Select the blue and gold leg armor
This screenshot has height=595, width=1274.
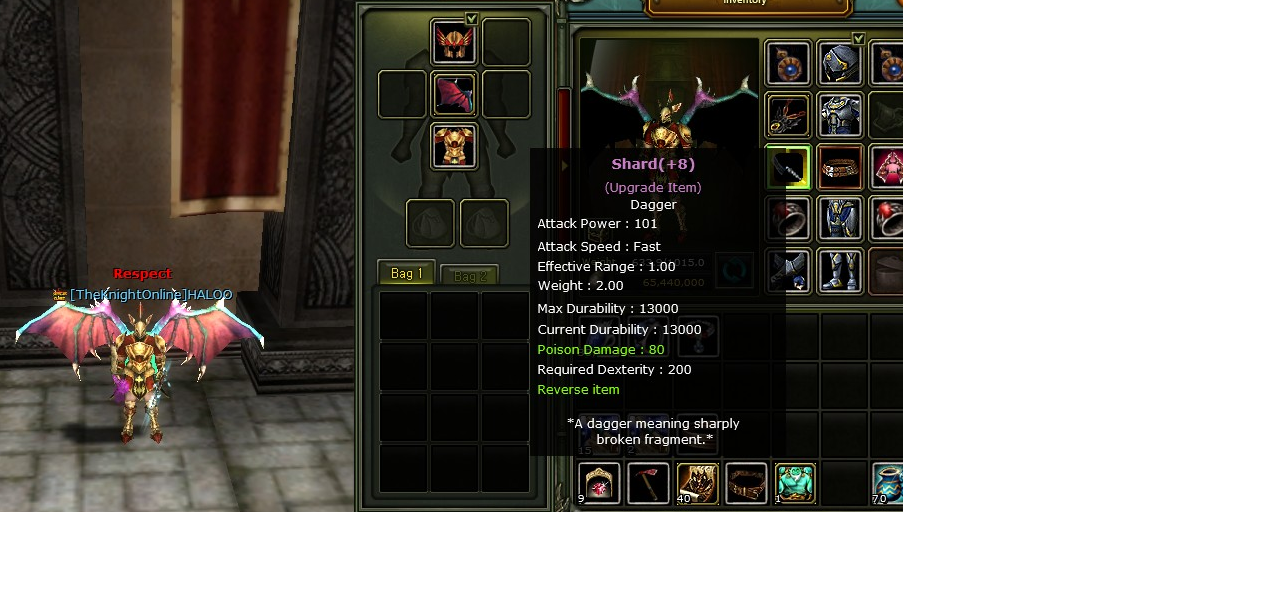tap(840, 219)
